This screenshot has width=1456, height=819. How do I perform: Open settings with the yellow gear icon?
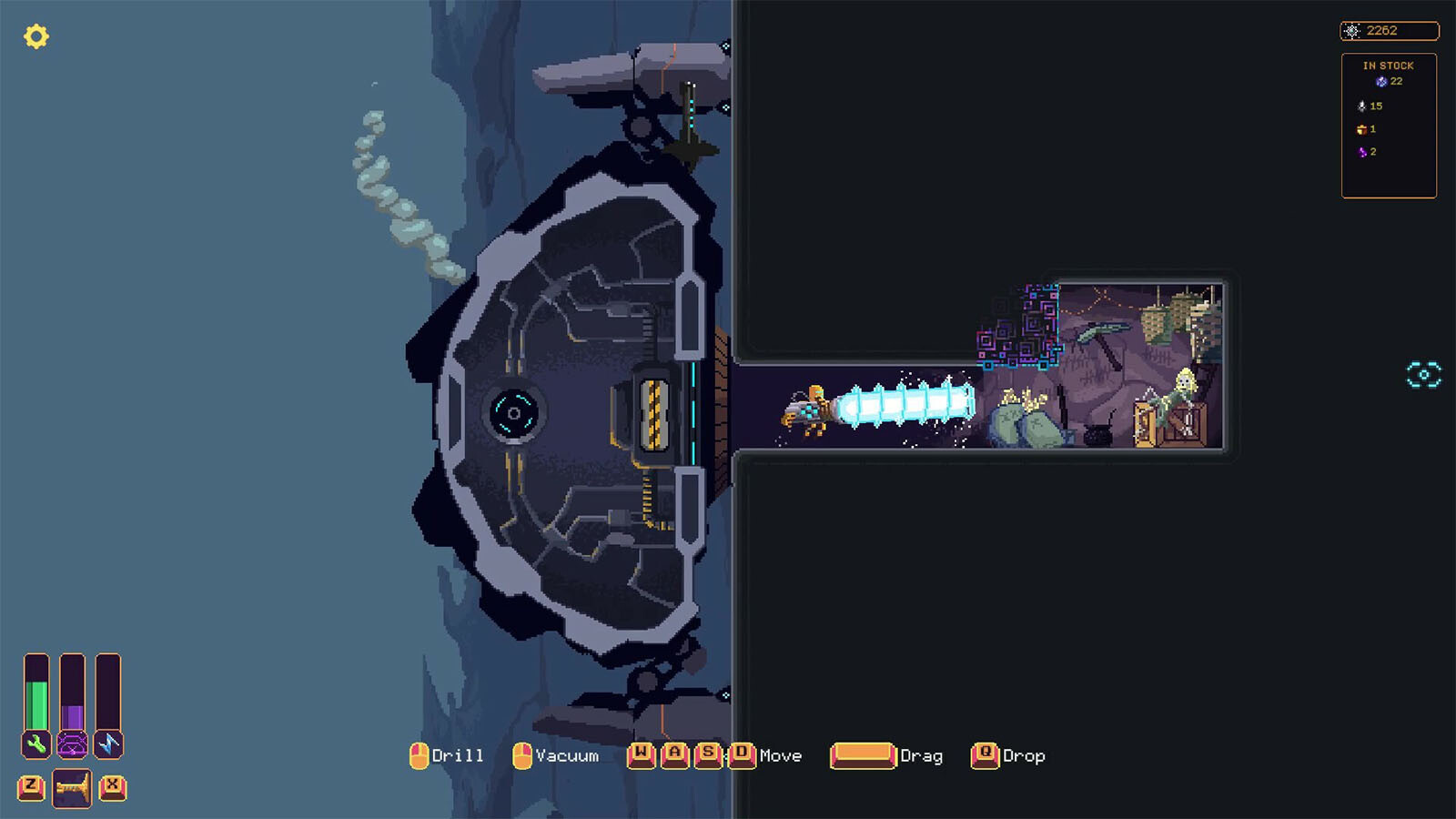click(x=36, y=36)
